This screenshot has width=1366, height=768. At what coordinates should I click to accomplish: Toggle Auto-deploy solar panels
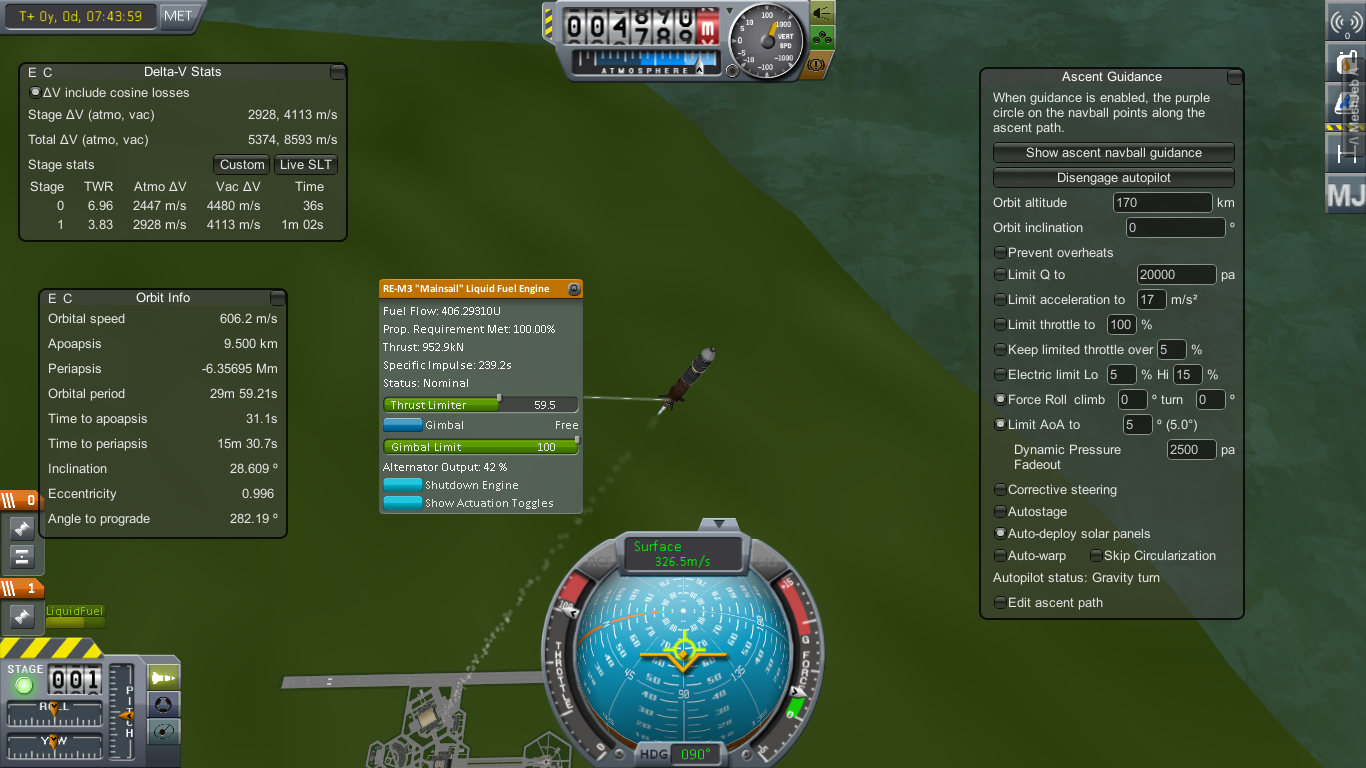1000,534
